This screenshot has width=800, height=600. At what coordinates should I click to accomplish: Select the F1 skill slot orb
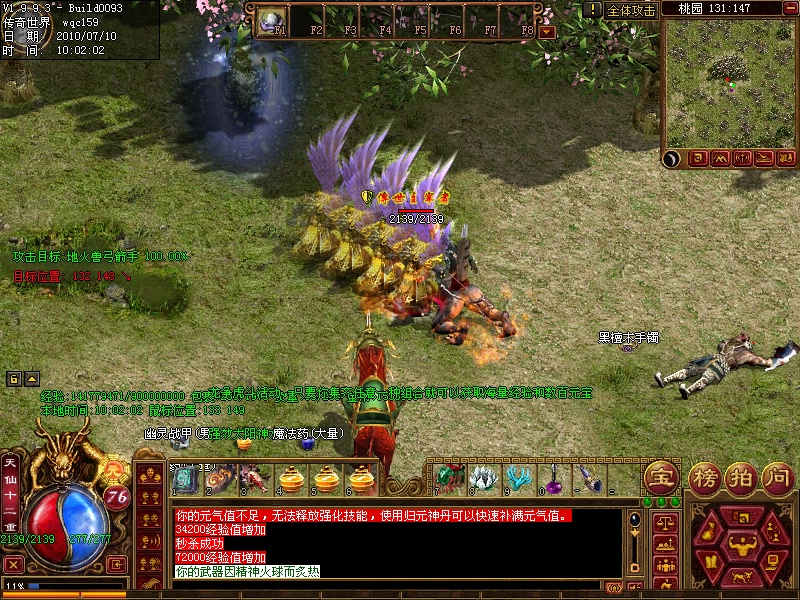point(272,19)
